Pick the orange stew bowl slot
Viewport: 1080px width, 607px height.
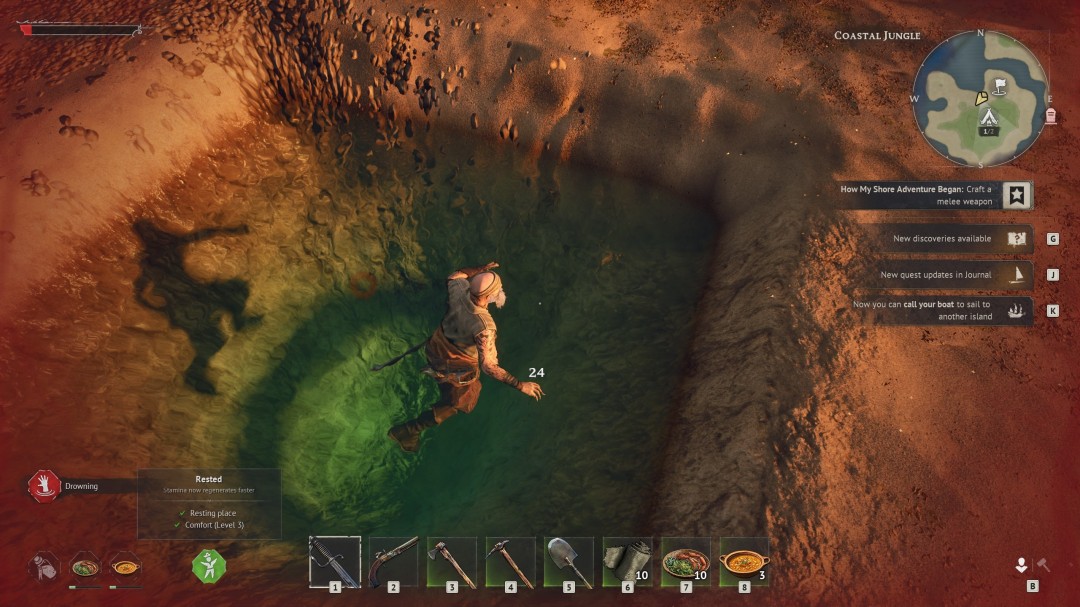[744, 561]
